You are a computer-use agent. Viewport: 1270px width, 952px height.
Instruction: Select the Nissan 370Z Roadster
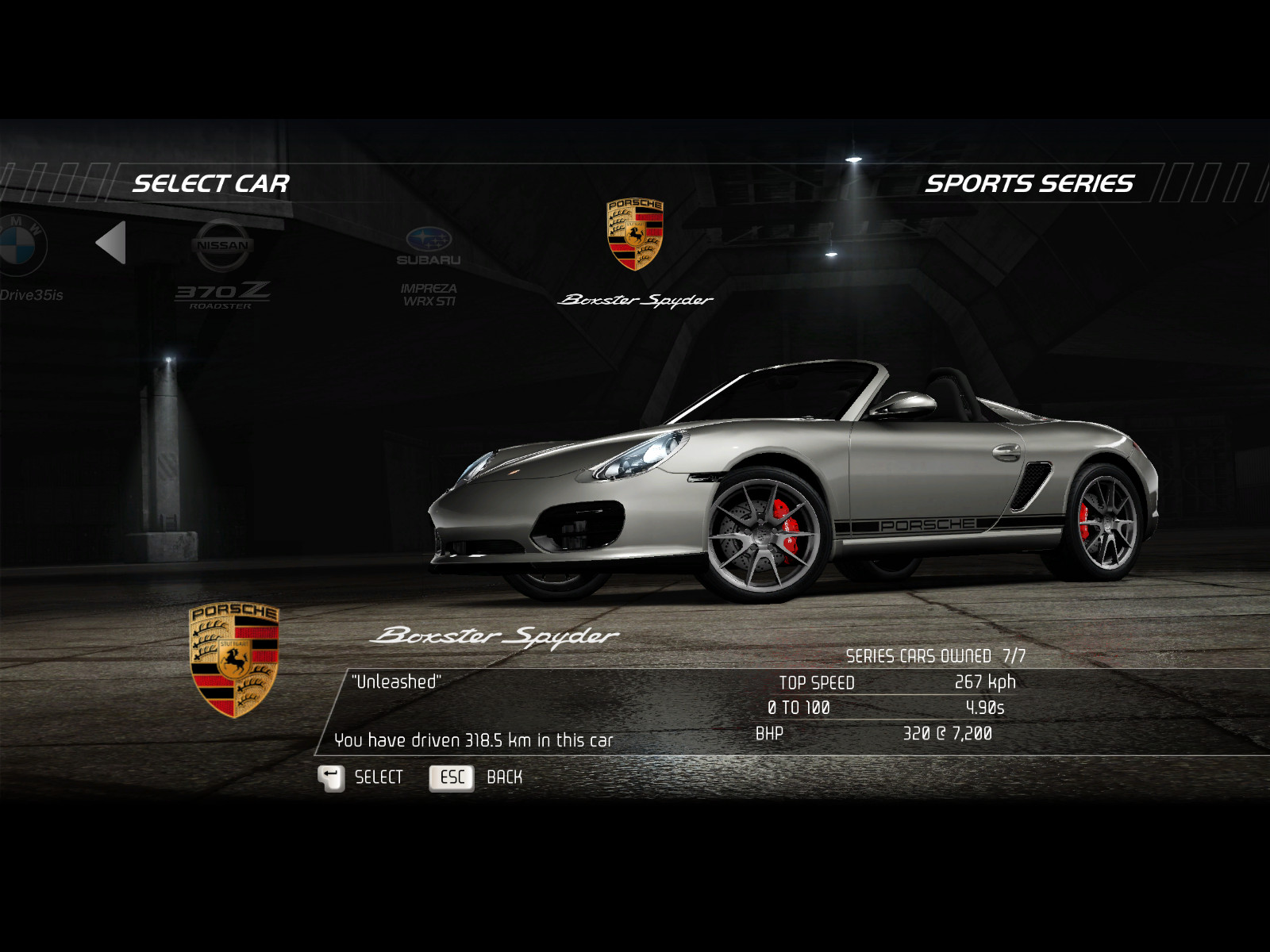222,262
